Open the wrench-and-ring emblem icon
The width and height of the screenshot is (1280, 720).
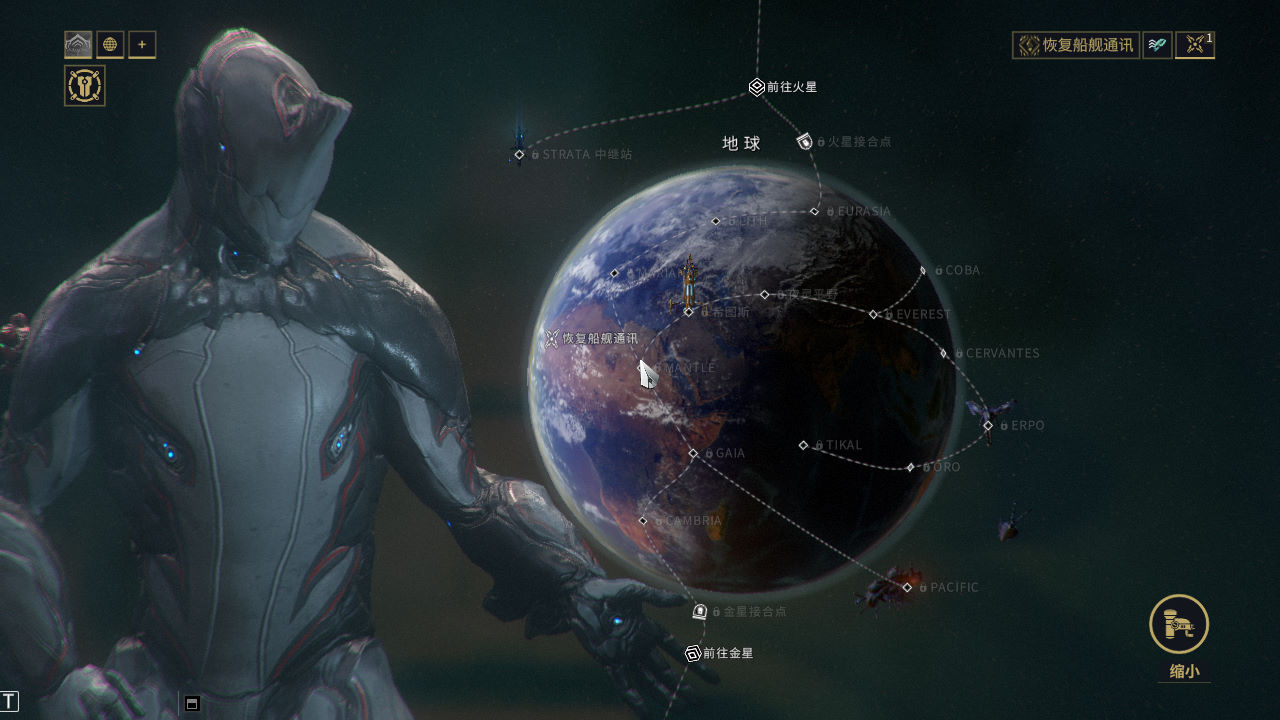tap(85, 86)
